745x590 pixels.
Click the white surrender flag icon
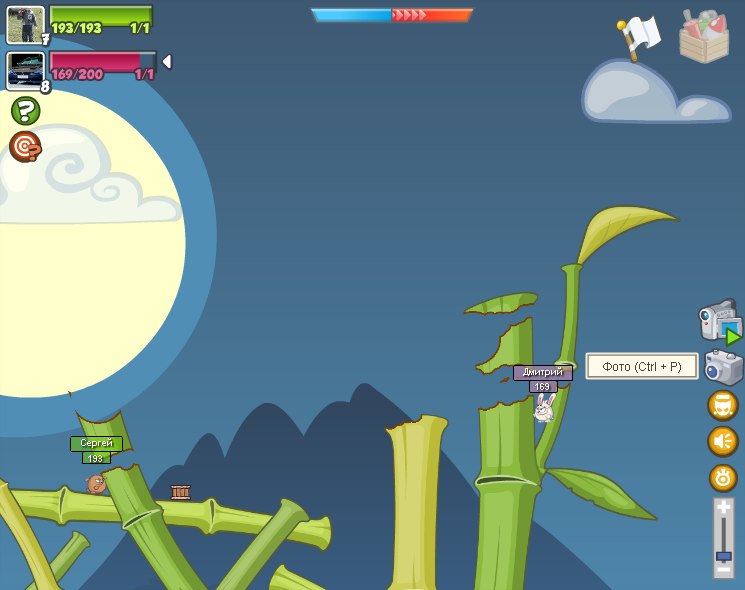pyautogui.click(x=639, y=37)
